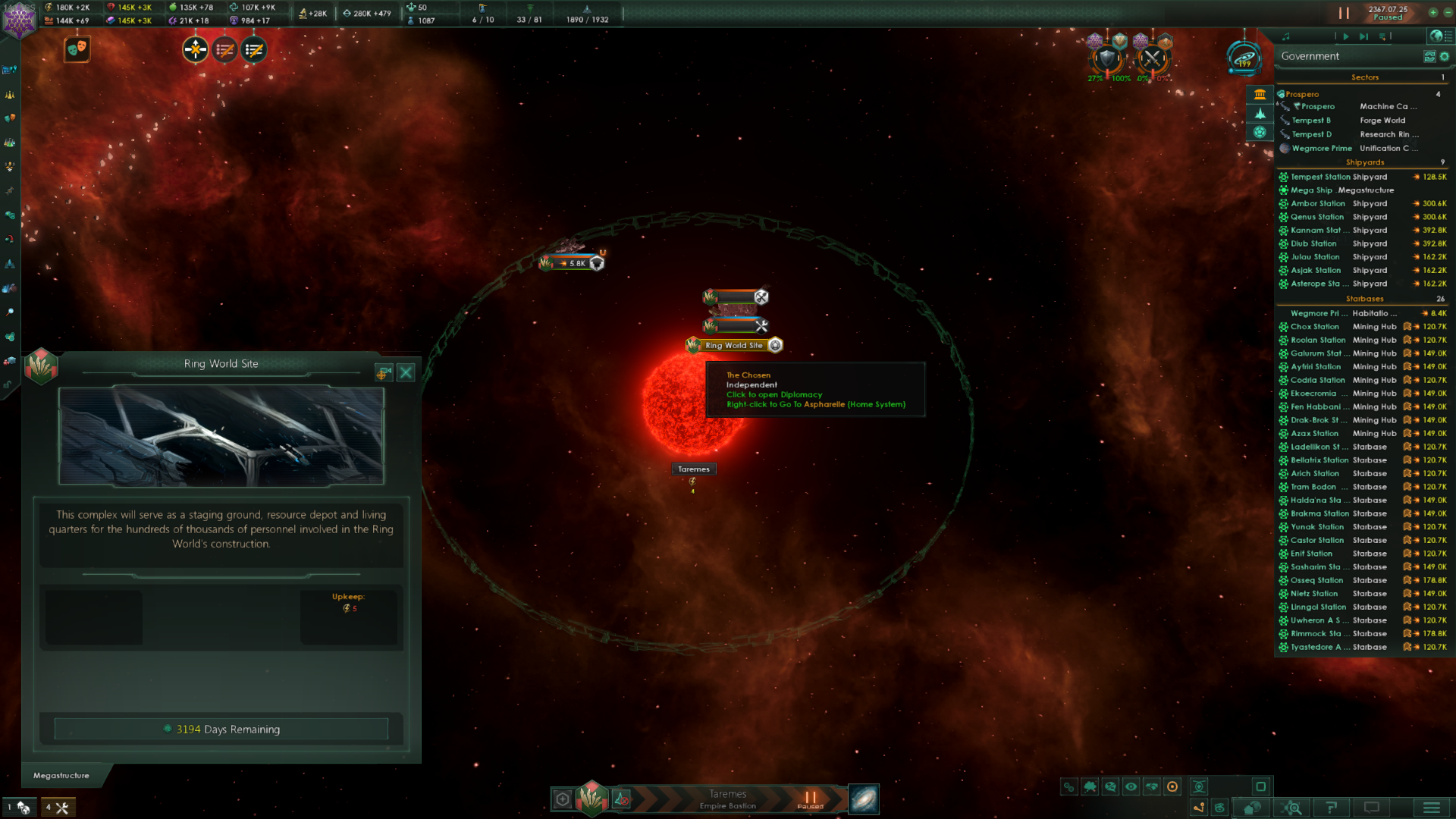Select the 5.8K fleet marker
The width and height of the screenshot is (1456, 819).
tap(575, 263)
